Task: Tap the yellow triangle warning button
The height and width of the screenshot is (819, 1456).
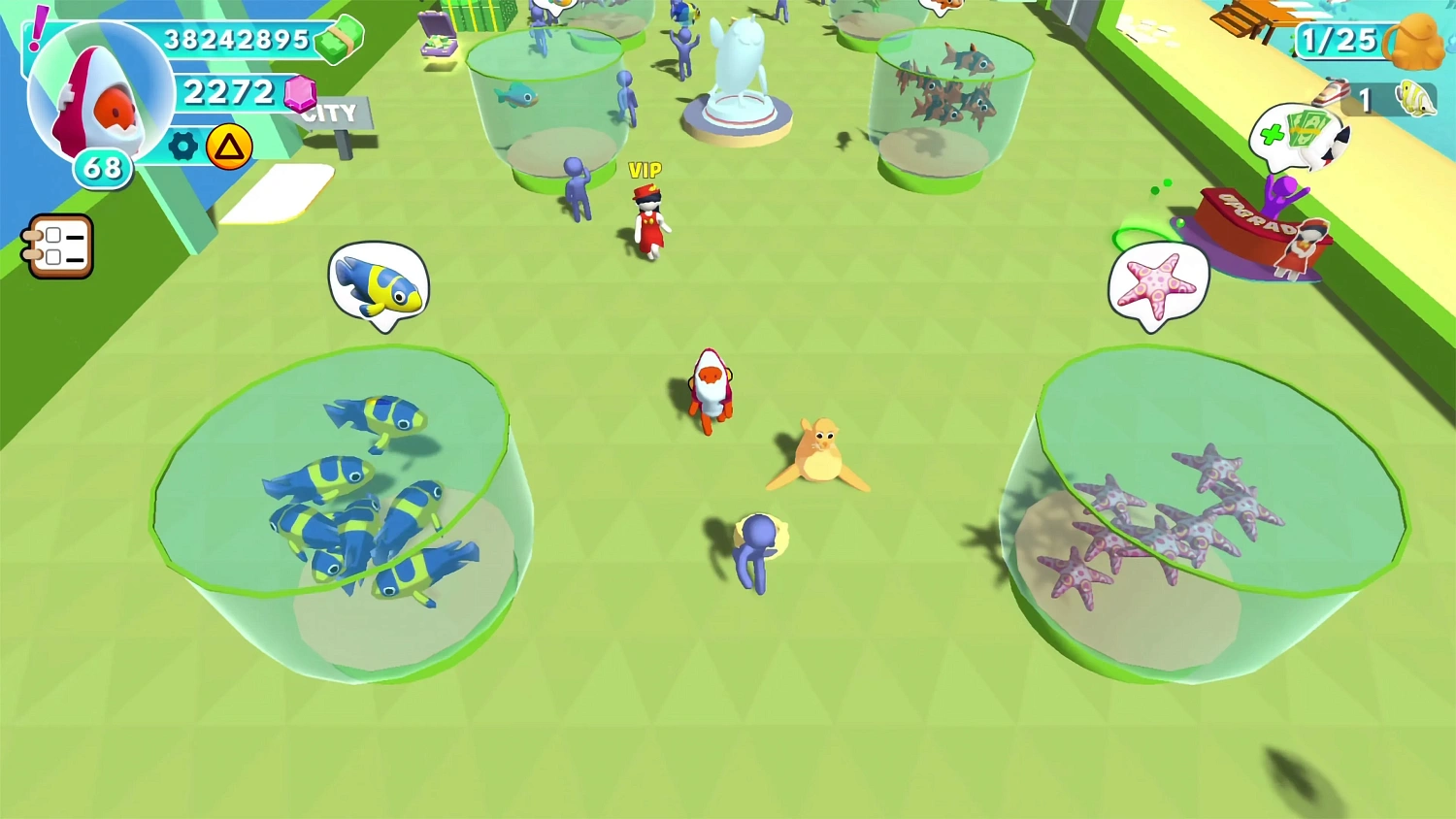Action: click(x=231, y=144)
